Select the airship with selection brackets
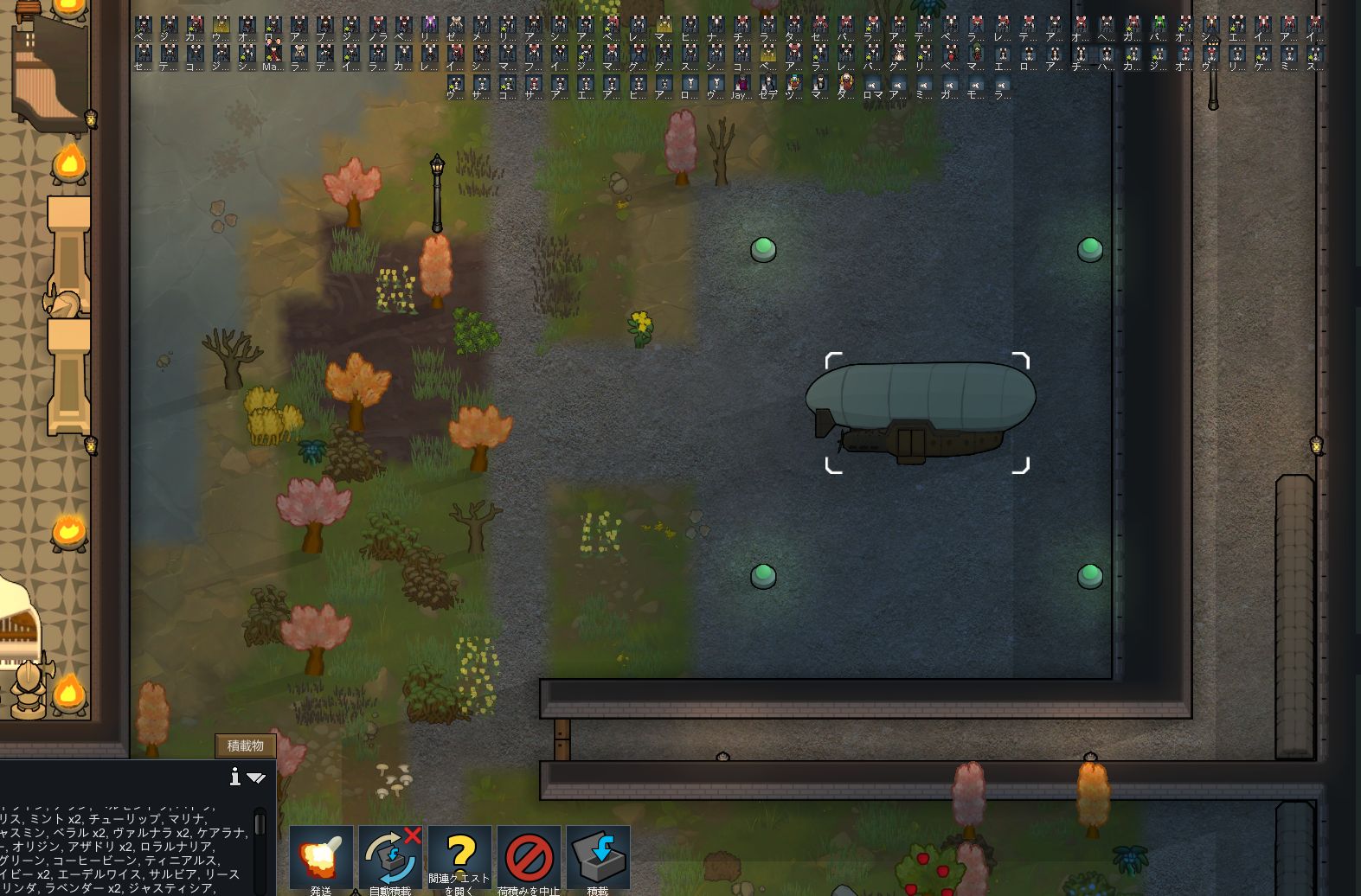This screenshot has width=1361, height=896. tap(922, 413)
